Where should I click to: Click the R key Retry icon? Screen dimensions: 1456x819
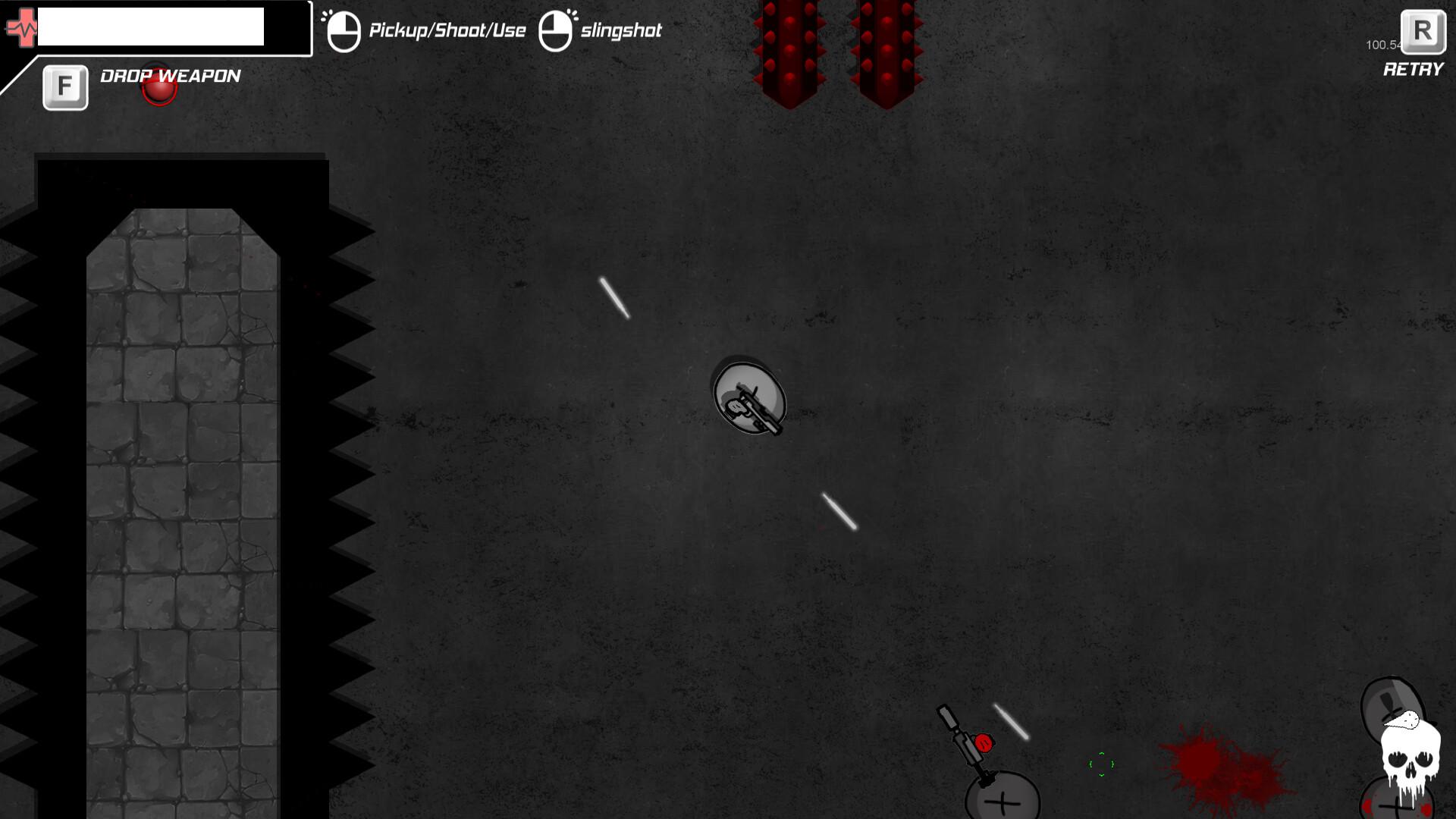pos(1424,32)
